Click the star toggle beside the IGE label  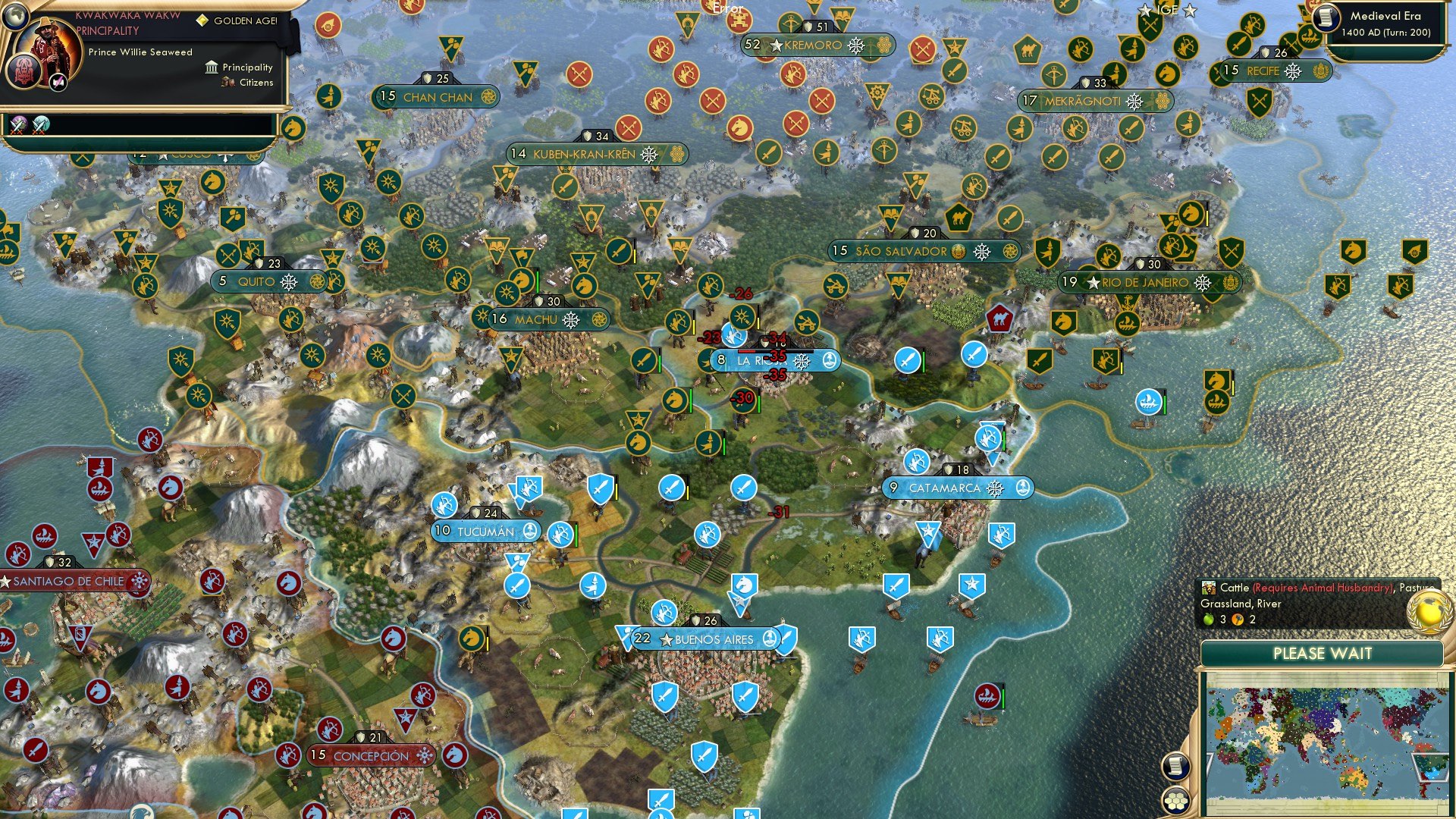(x=1145, y=10)
